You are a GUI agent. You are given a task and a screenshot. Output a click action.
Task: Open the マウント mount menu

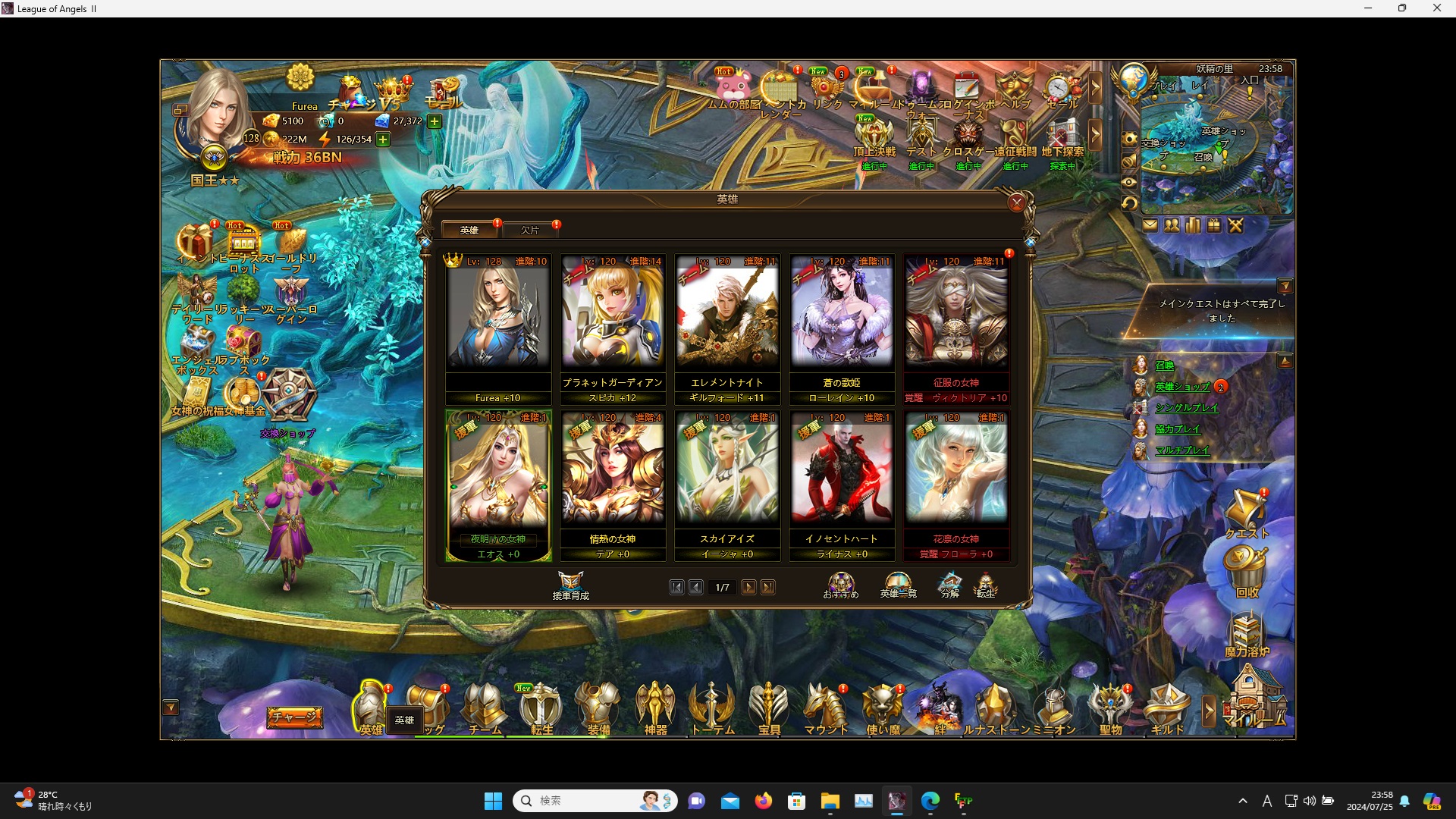coord(825,709)
